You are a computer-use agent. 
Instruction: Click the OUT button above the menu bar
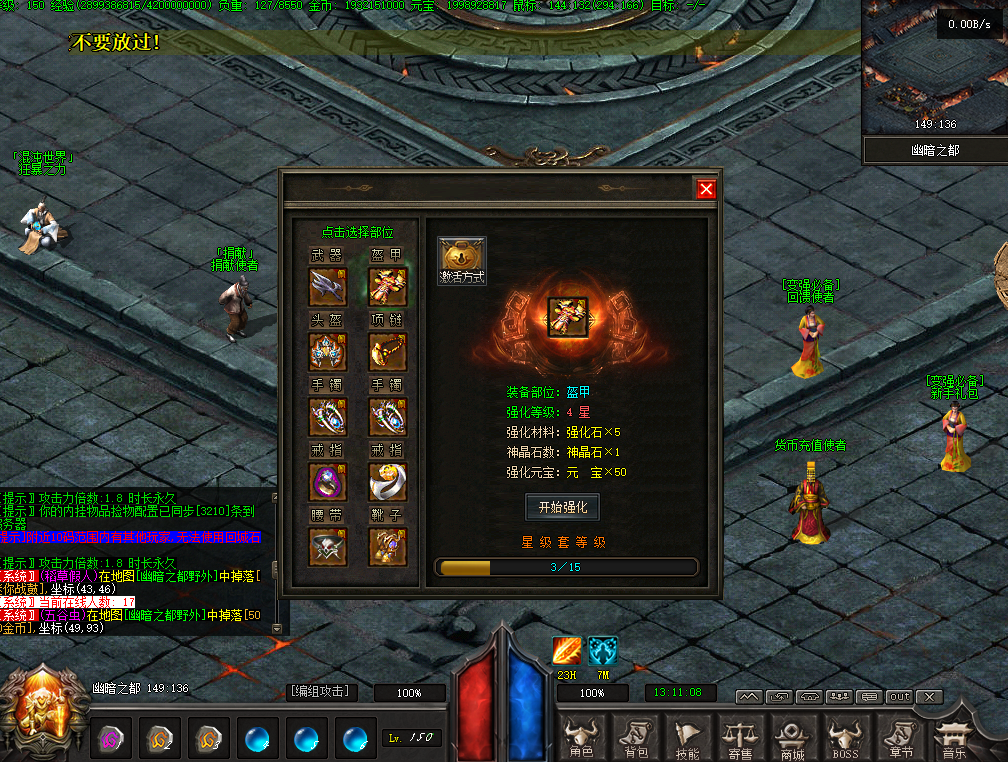(x=899, y=696)
